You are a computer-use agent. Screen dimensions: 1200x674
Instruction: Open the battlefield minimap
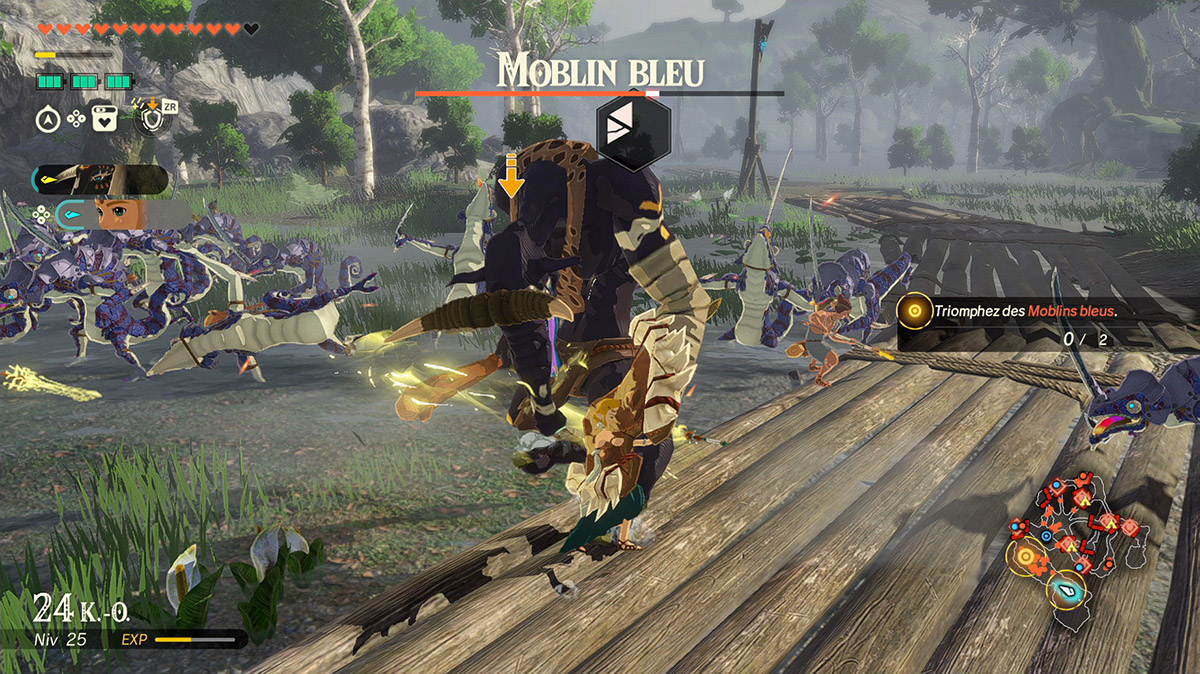pyautogui.click(x=1078, y=548)
